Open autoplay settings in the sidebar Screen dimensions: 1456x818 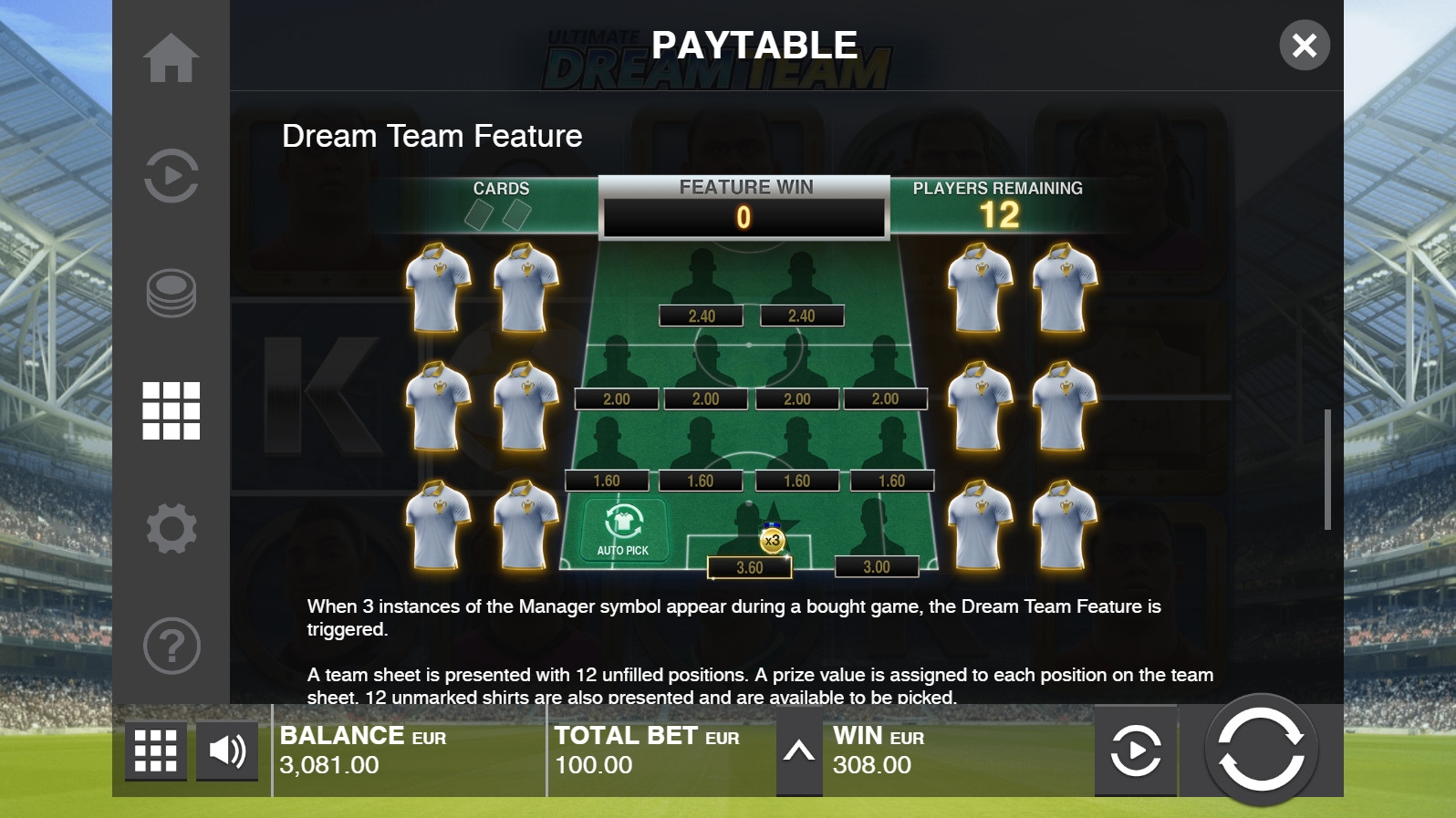point(171,175)
